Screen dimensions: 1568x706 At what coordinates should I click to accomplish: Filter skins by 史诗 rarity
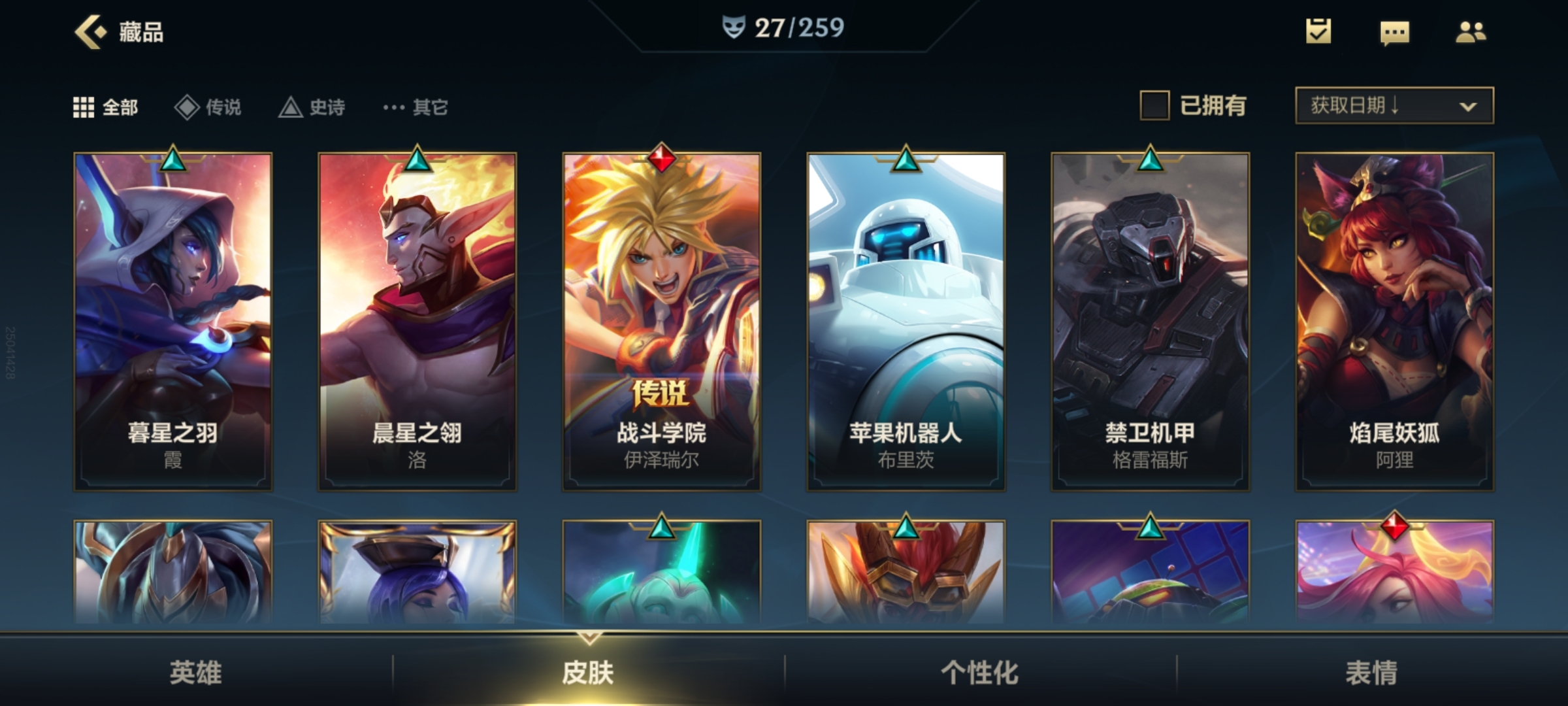point(312,107)
